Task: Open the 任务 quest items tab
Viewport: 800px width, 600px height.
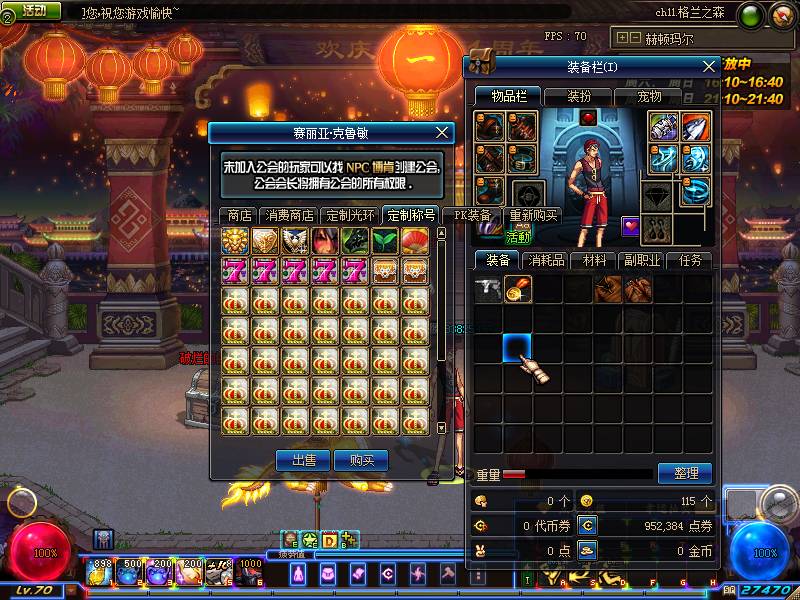Action: 690,260
